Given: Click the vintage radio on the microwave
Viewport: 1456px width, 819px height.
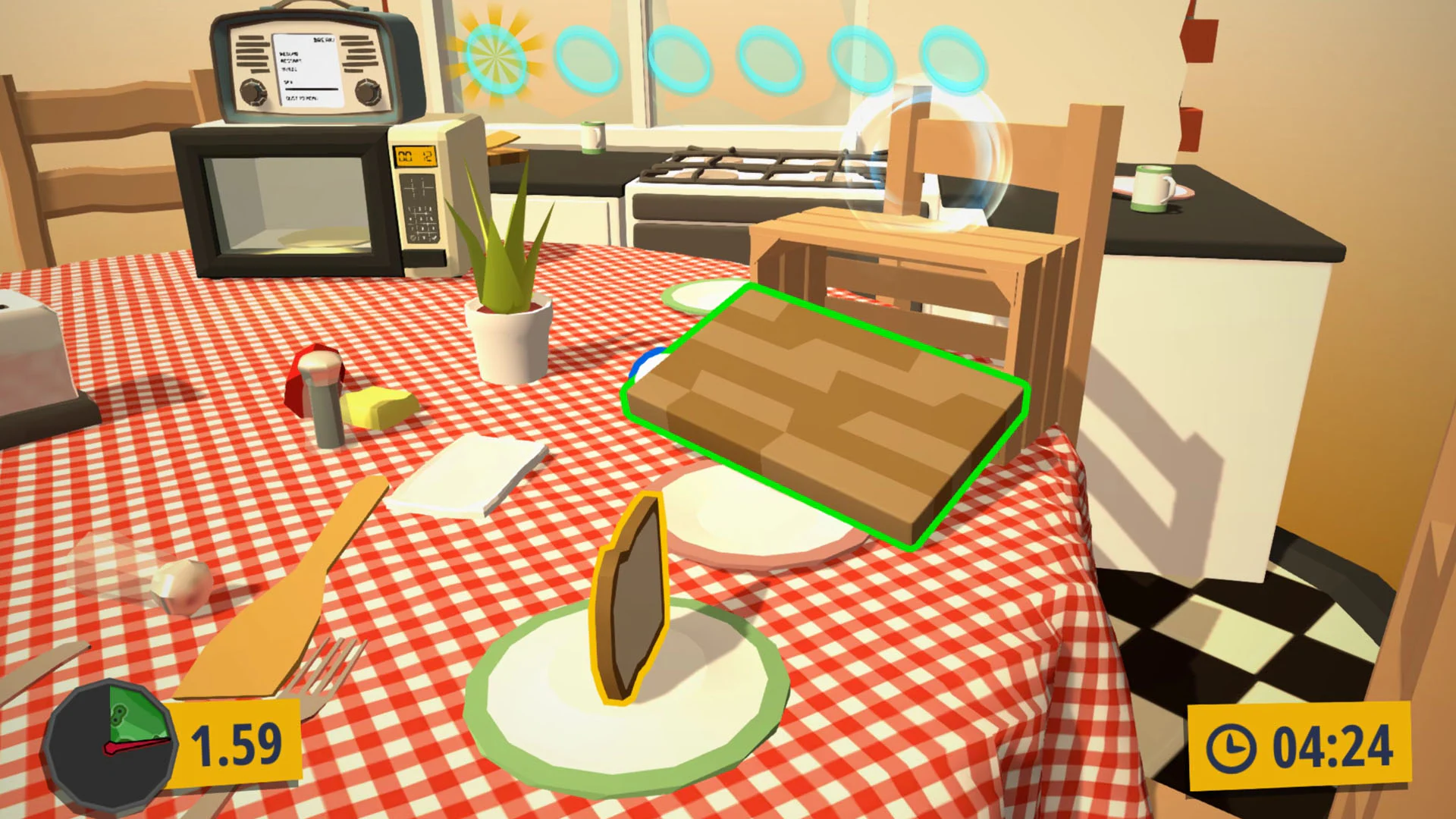Looking at the screenshot, I should coord(303,61).
